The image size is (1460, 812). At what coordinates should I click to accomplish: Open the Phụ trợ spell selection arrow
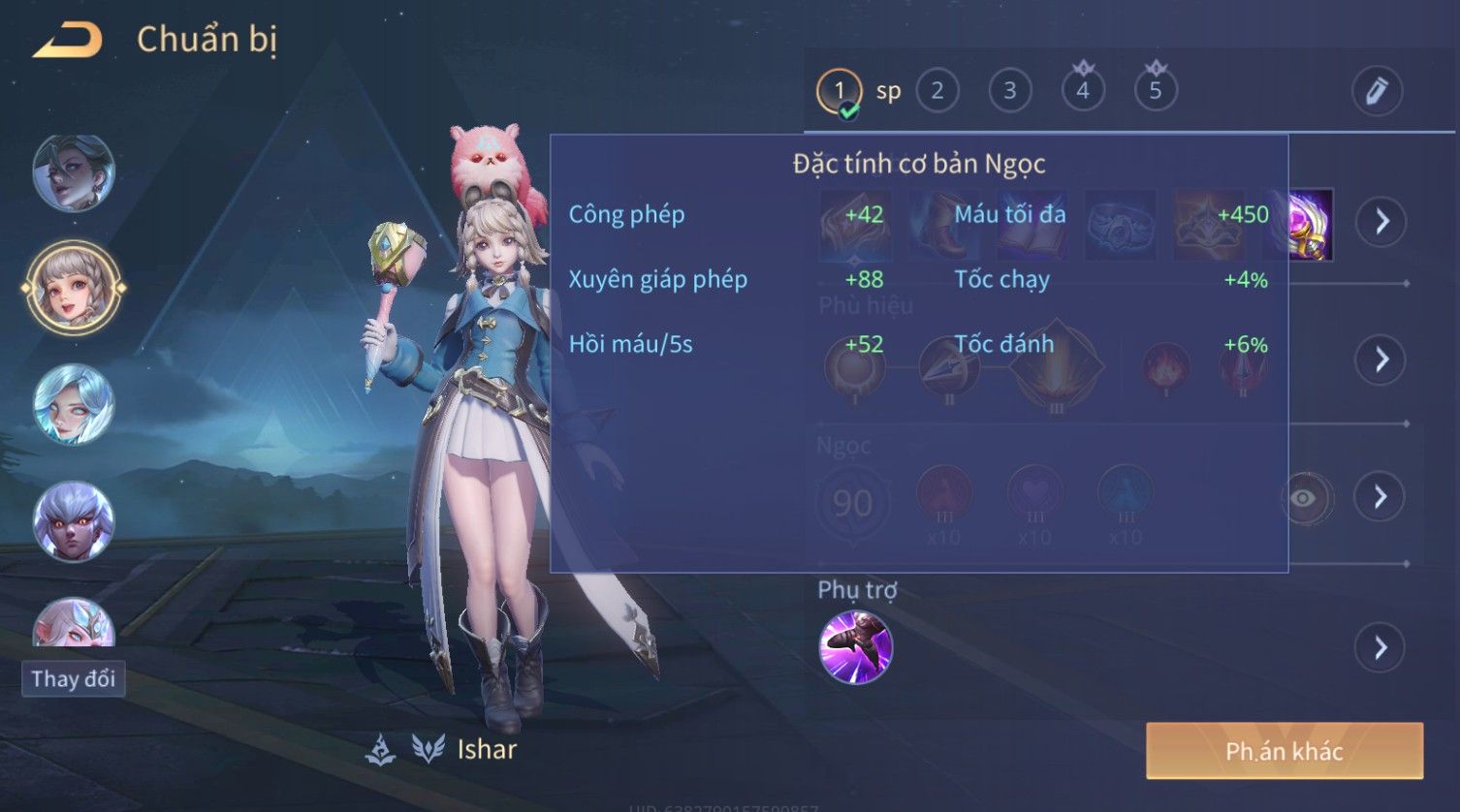1381,647
